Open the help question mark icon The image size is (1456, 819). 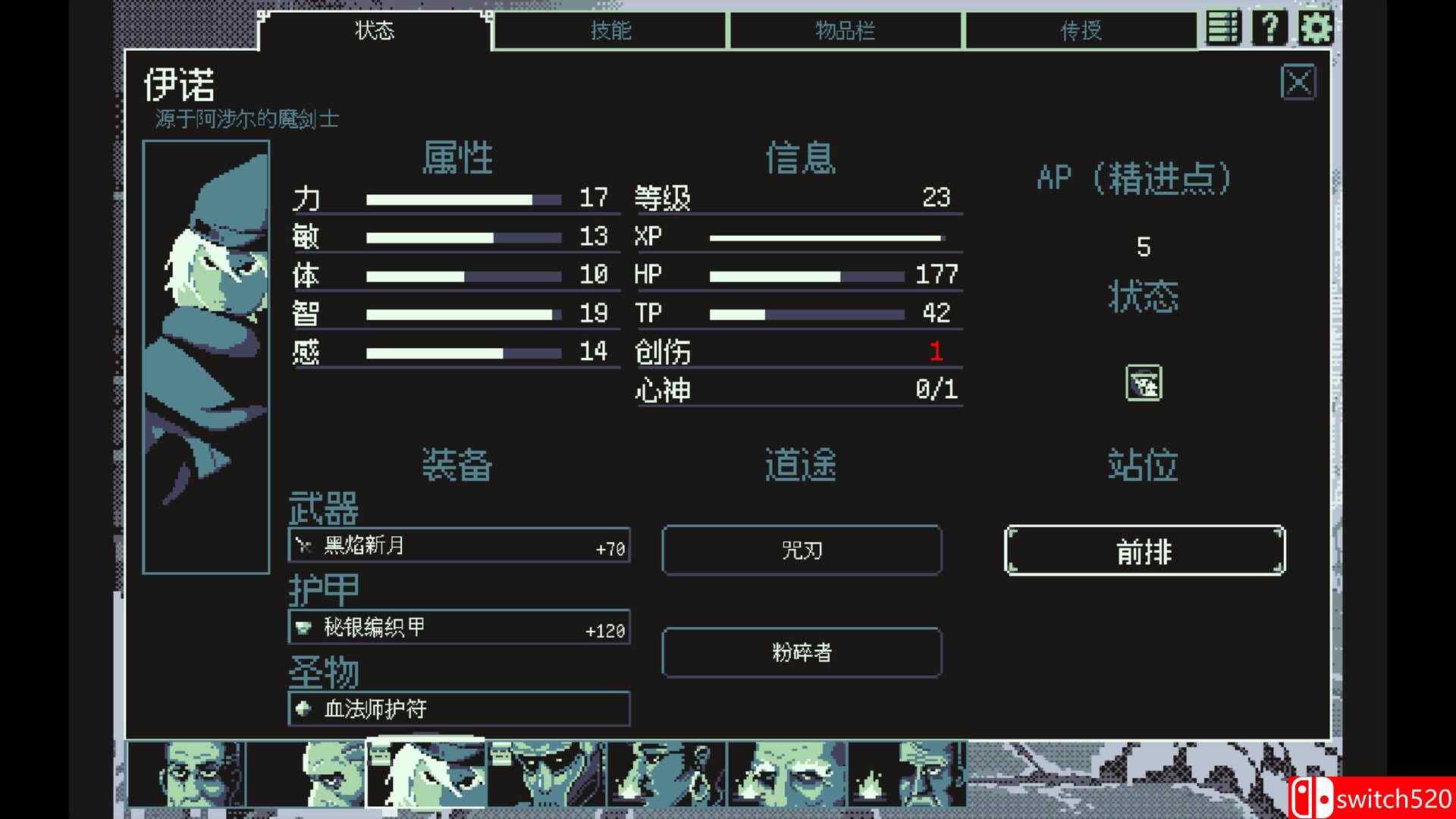coord(1269,27)
